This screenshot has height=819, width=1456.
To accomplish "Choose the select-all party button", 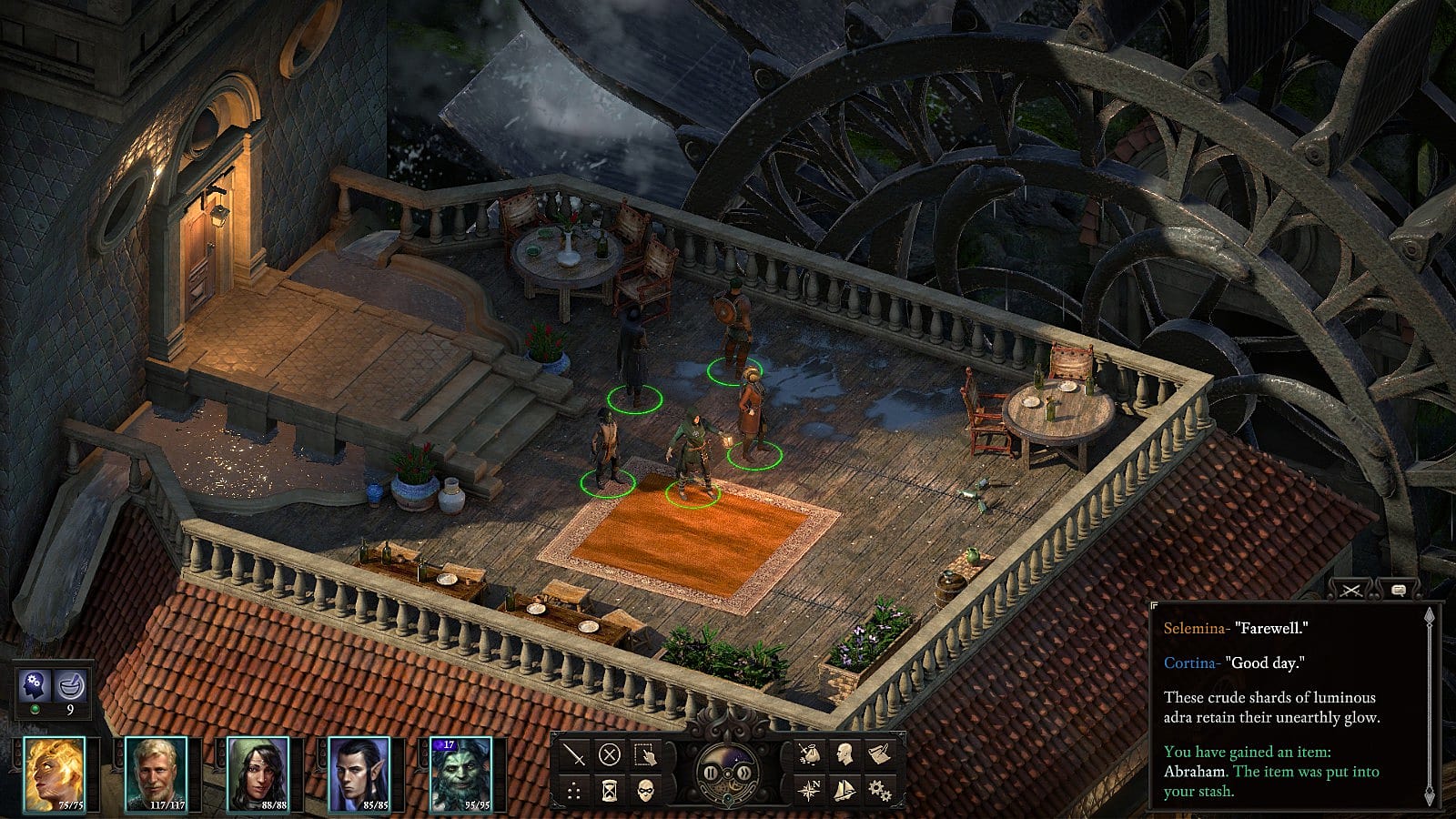I will pyautogui.click(x=645, y=754).
